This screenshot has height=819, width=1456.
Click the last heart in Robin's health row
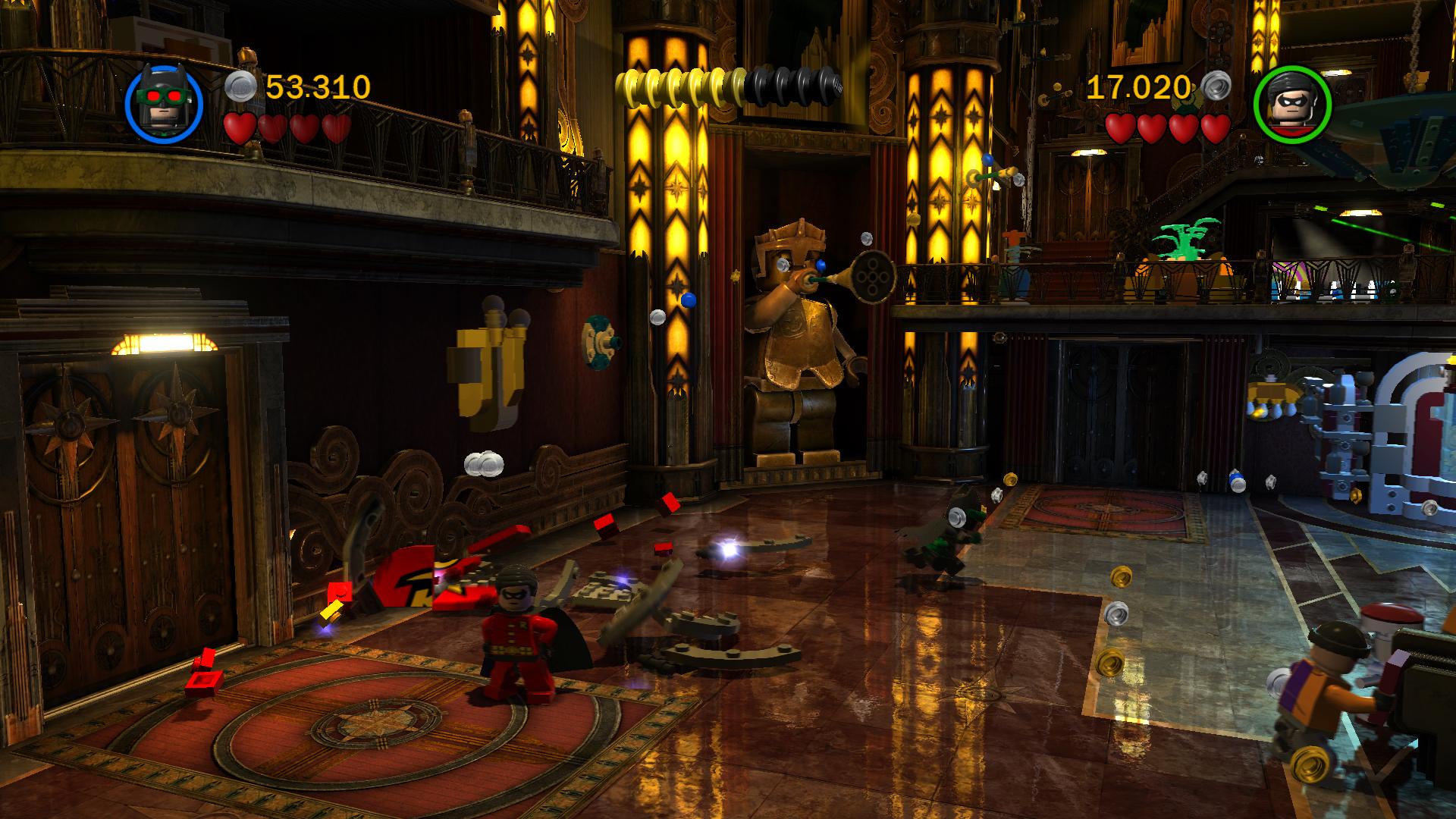(x=1214, y=129)
